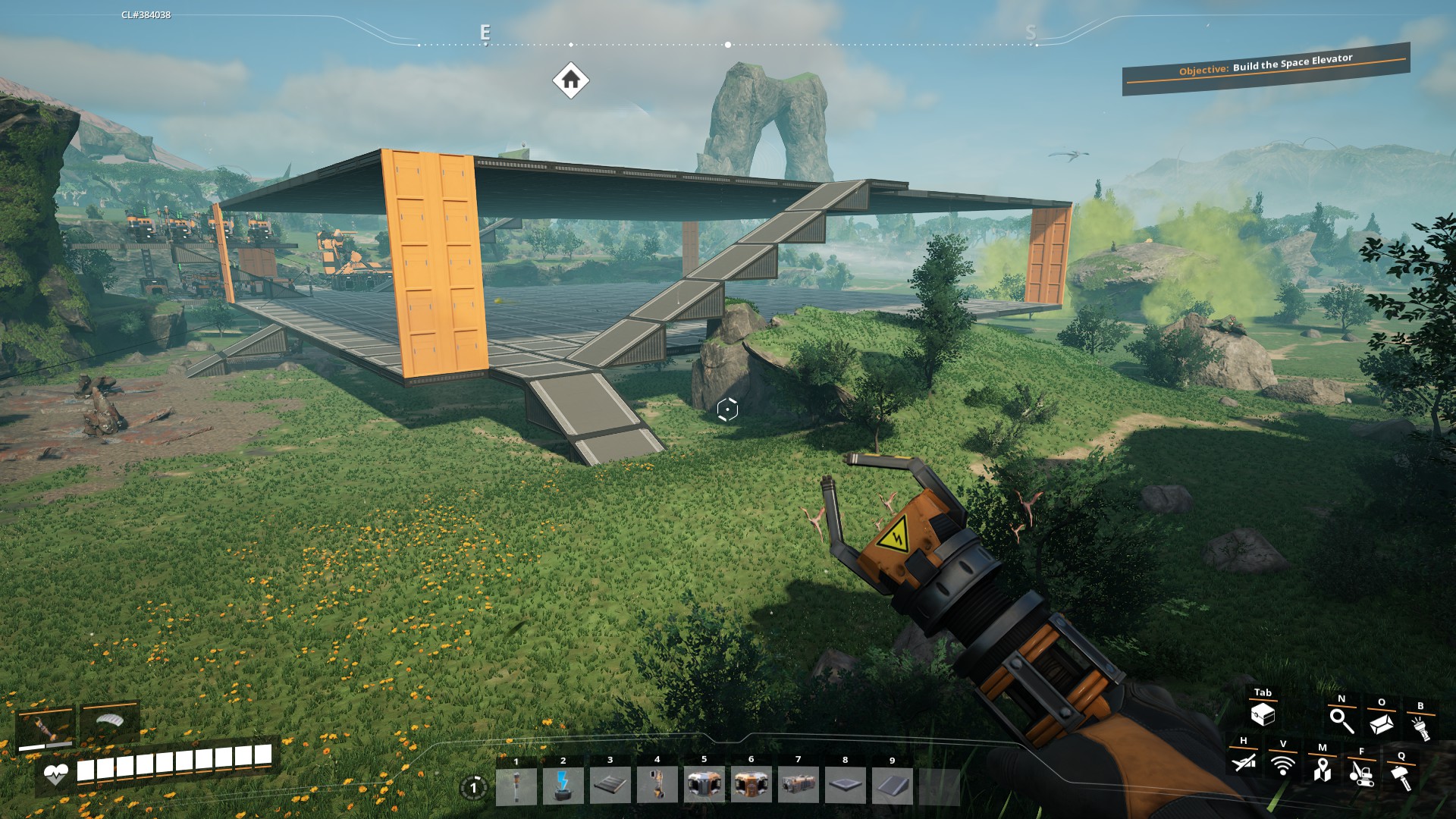Screen dimensions: 1456x819
Task: Select the ramp in hotbar slot 9
Action: [893, 786]
